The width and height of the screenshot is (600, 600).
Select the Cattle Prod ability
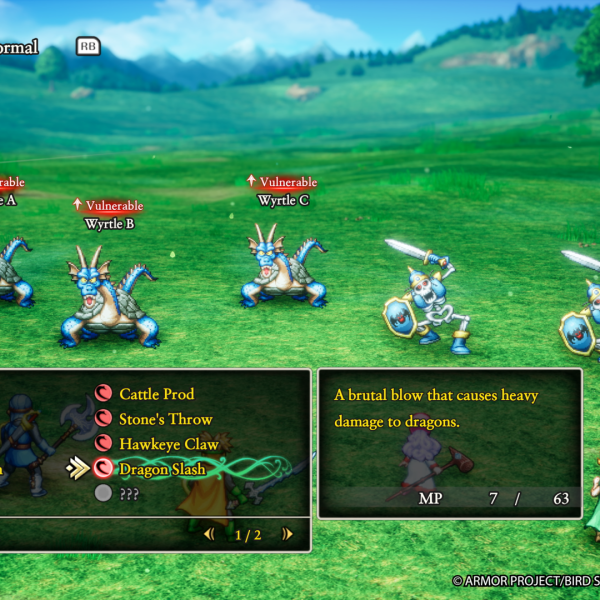coord(156,394)
